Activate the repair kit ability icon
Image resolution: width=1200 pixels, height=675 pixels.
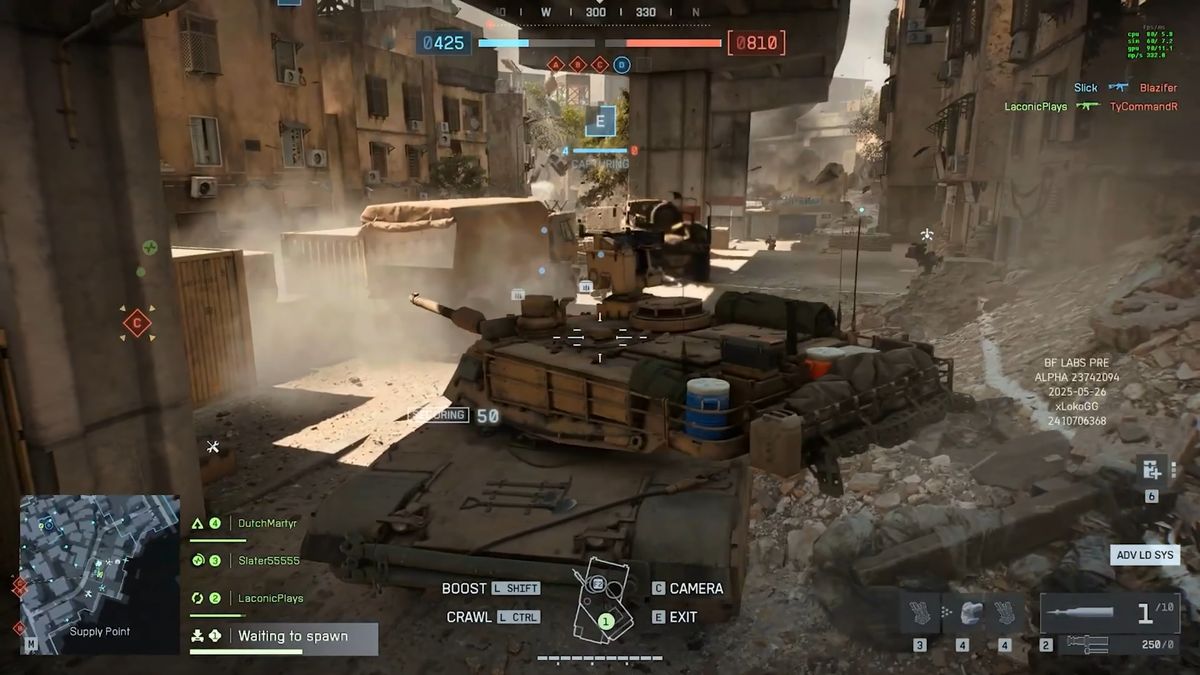click(x=1150, y=470)
